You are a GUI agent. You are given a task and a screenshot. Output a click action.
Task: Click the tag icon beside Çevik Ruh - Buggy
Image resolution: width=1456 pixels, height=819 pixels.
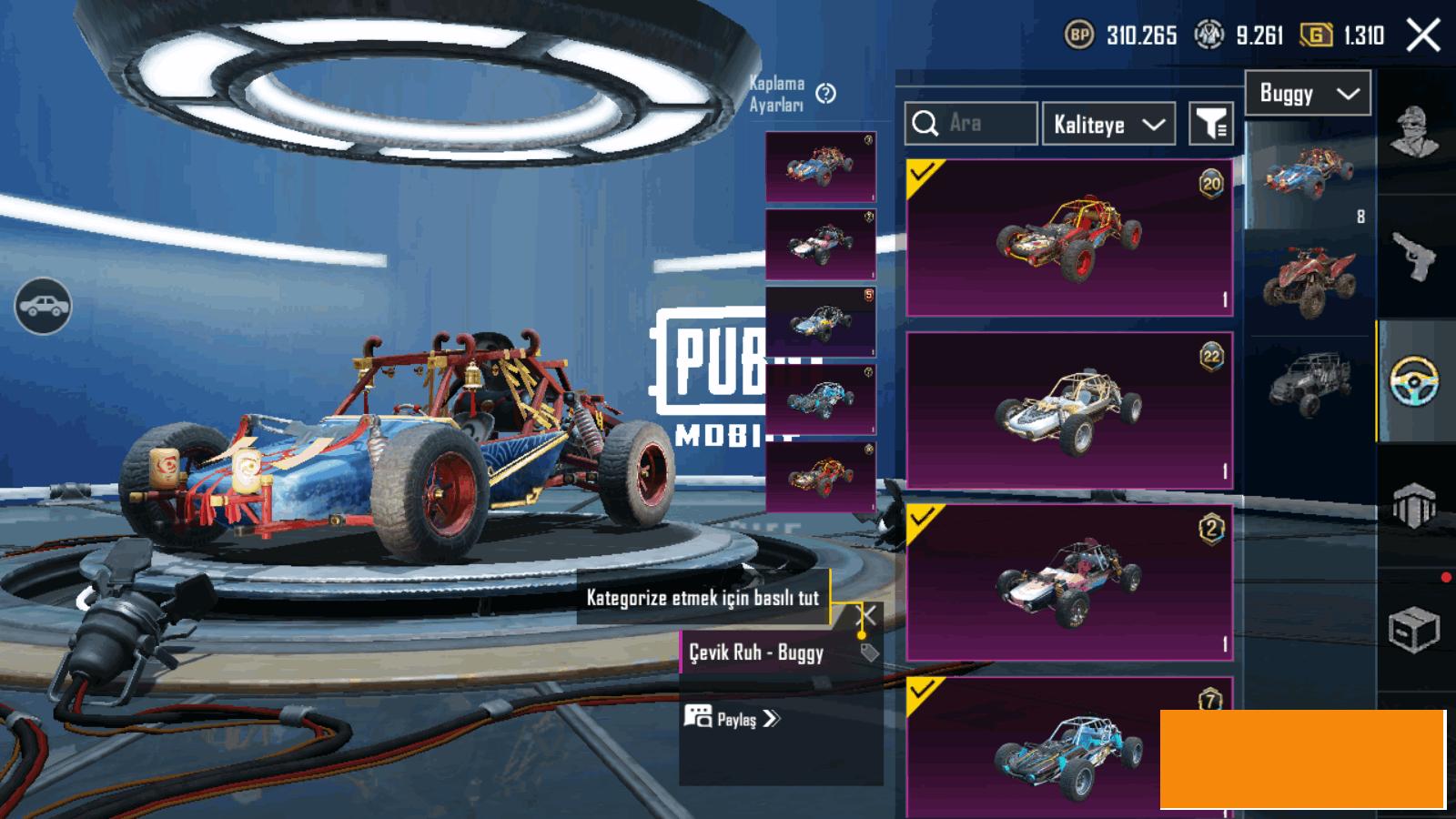pos(869,652)
